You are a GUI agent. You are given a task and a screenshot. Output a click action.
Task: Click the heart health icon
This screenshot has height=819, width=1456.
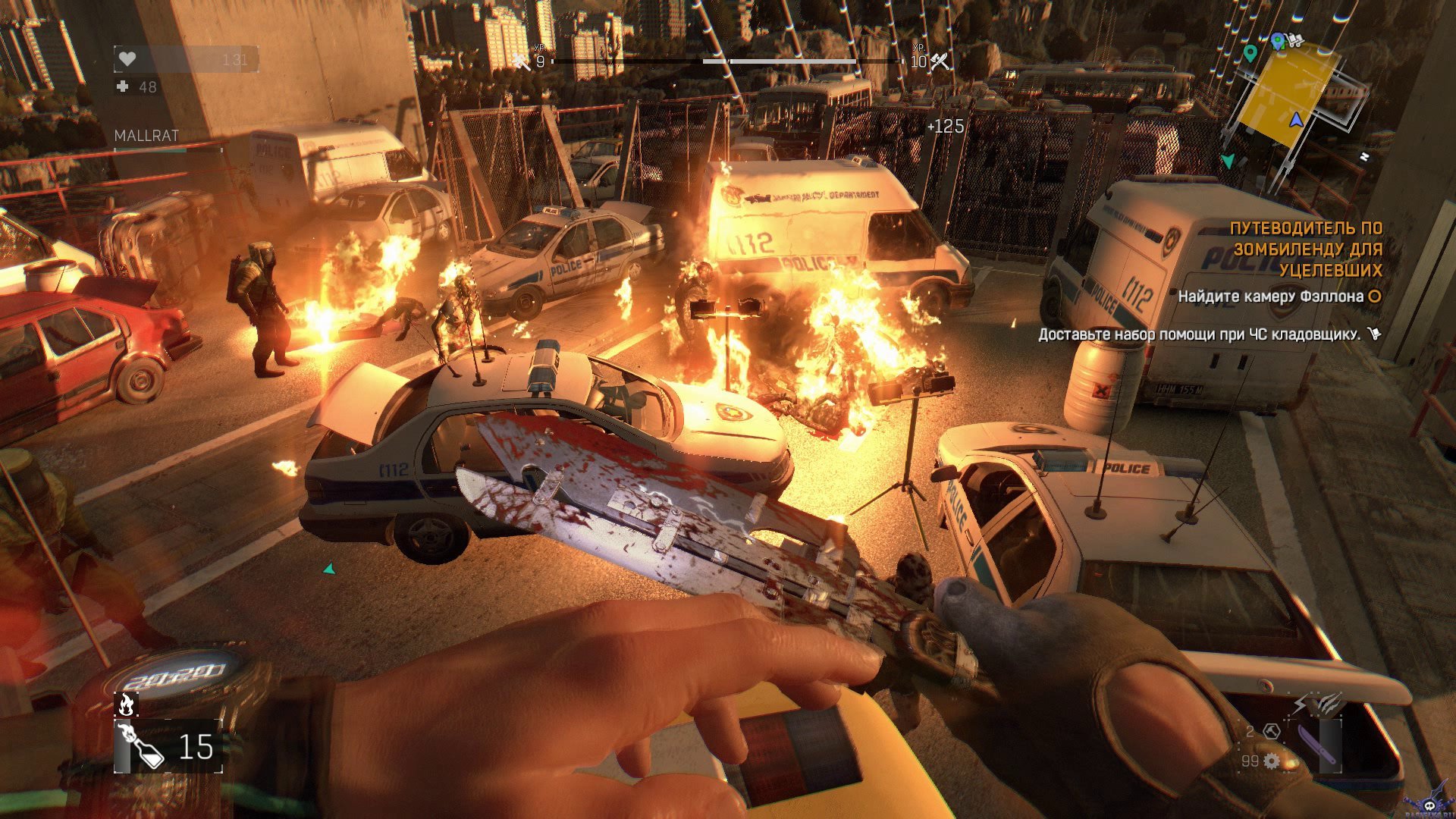tap(127, 59)
